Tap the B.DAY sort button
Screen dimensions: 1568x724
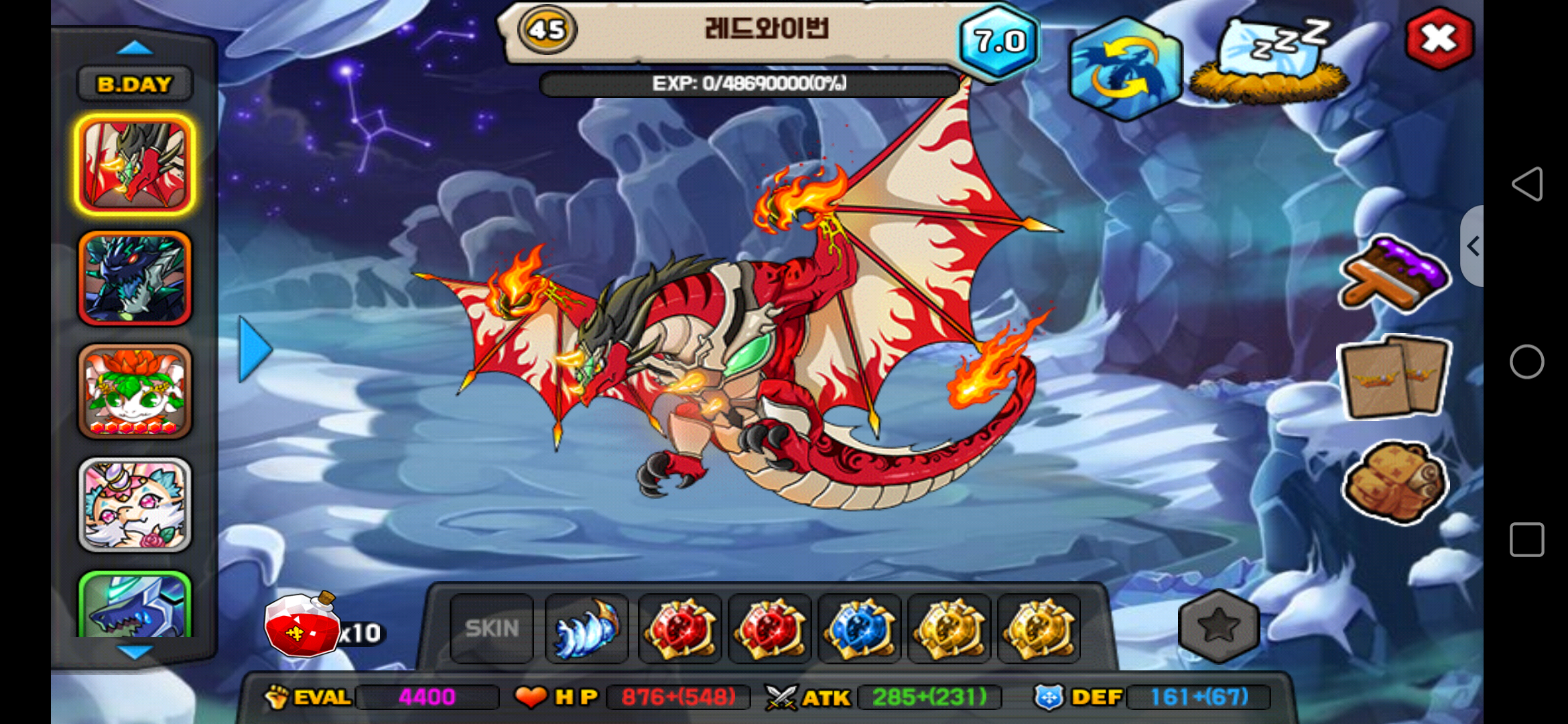pyautogui.click(x=135, y=84)
